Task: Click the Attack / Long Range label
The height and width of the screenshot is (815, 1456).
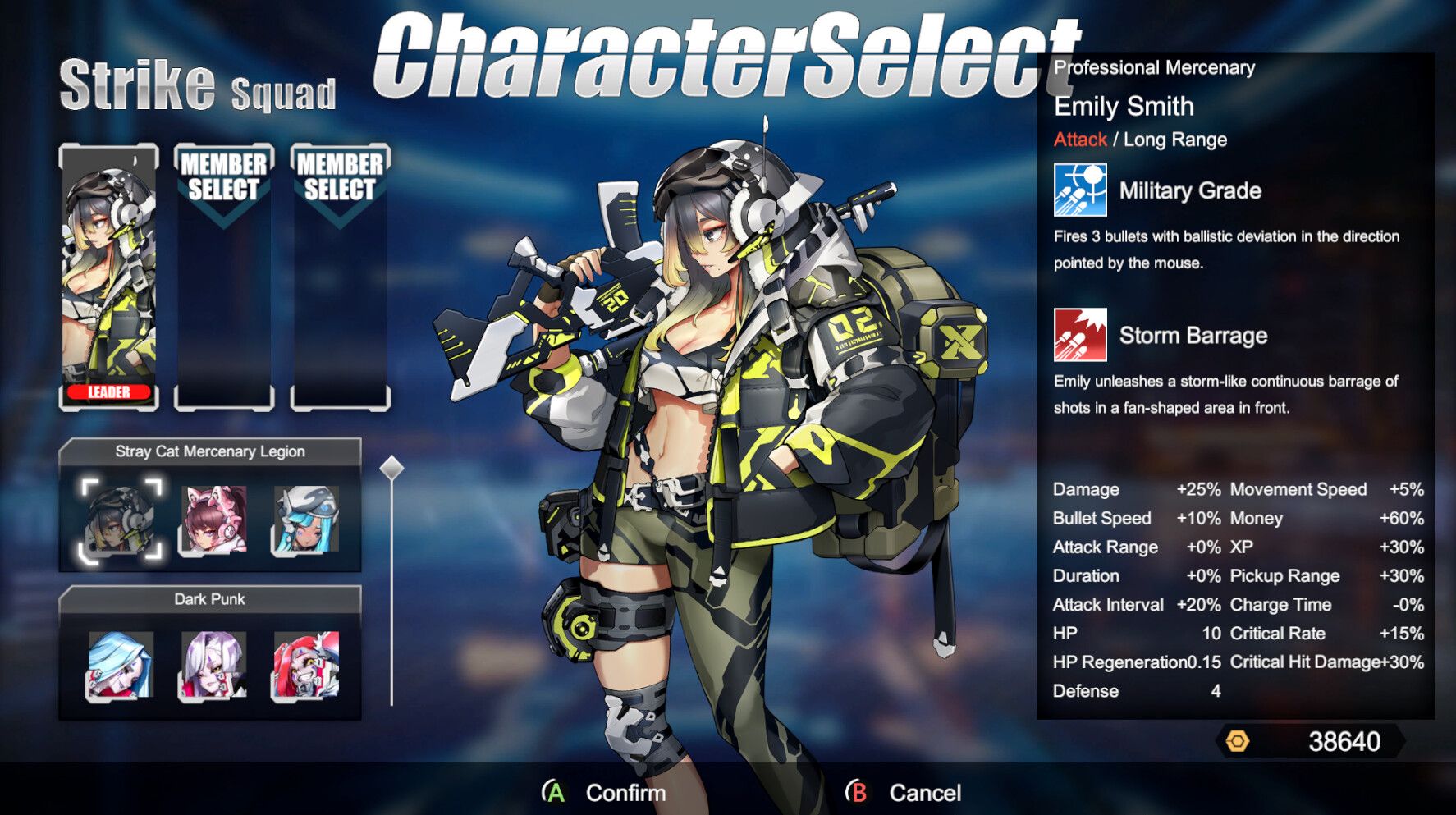Action: coord(1140,140)
